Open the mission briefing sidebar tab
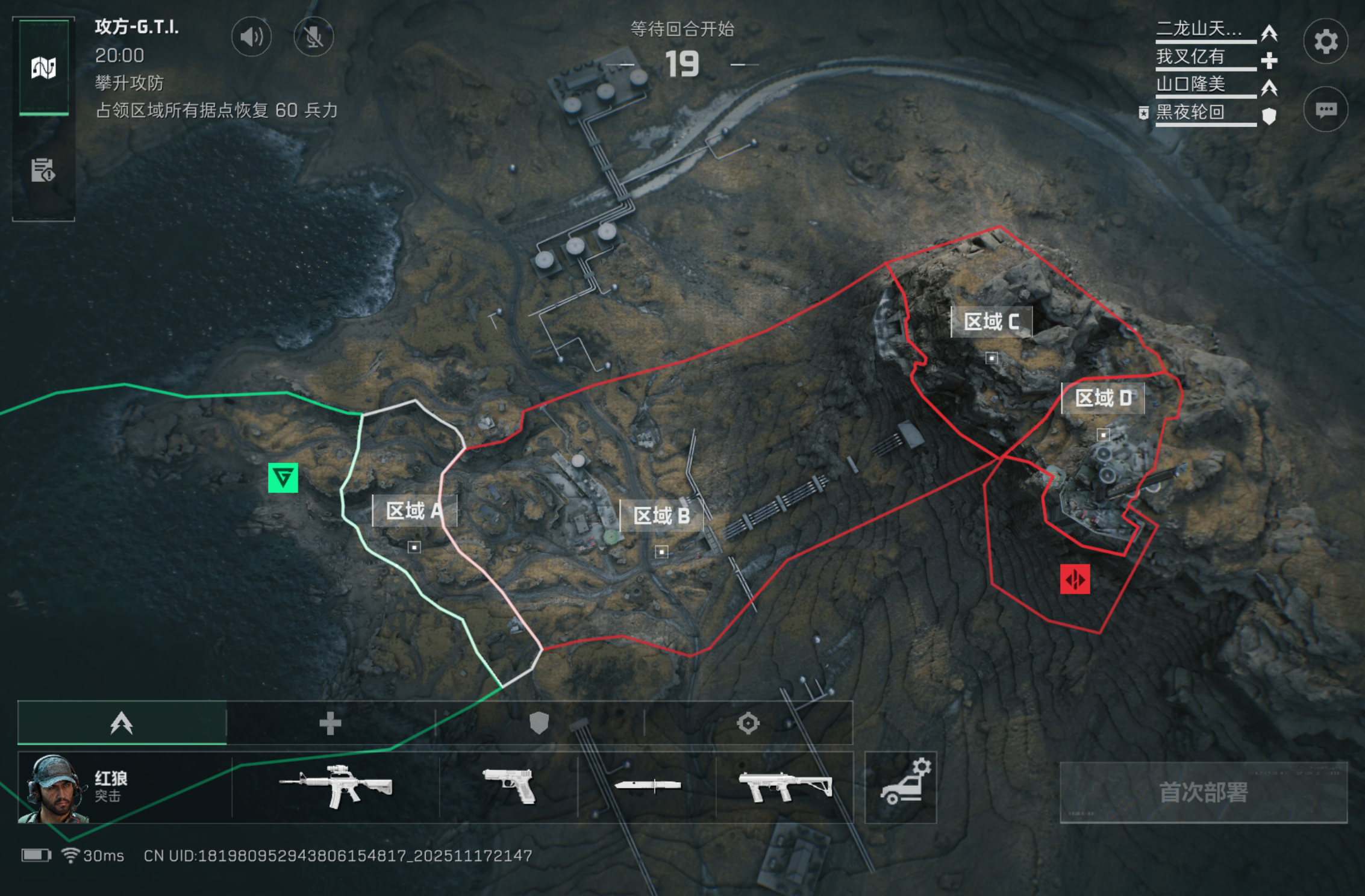The width and height of the screenshot is (1365, 896). 43,170
